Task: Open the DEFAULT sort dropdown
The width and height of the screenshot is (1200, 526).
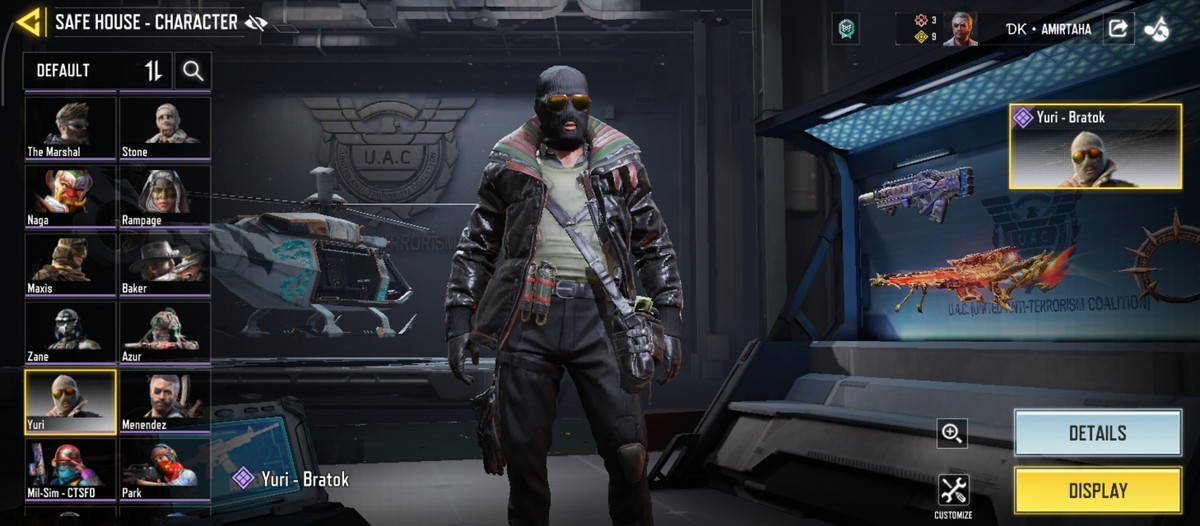Action: click(98, 71)
